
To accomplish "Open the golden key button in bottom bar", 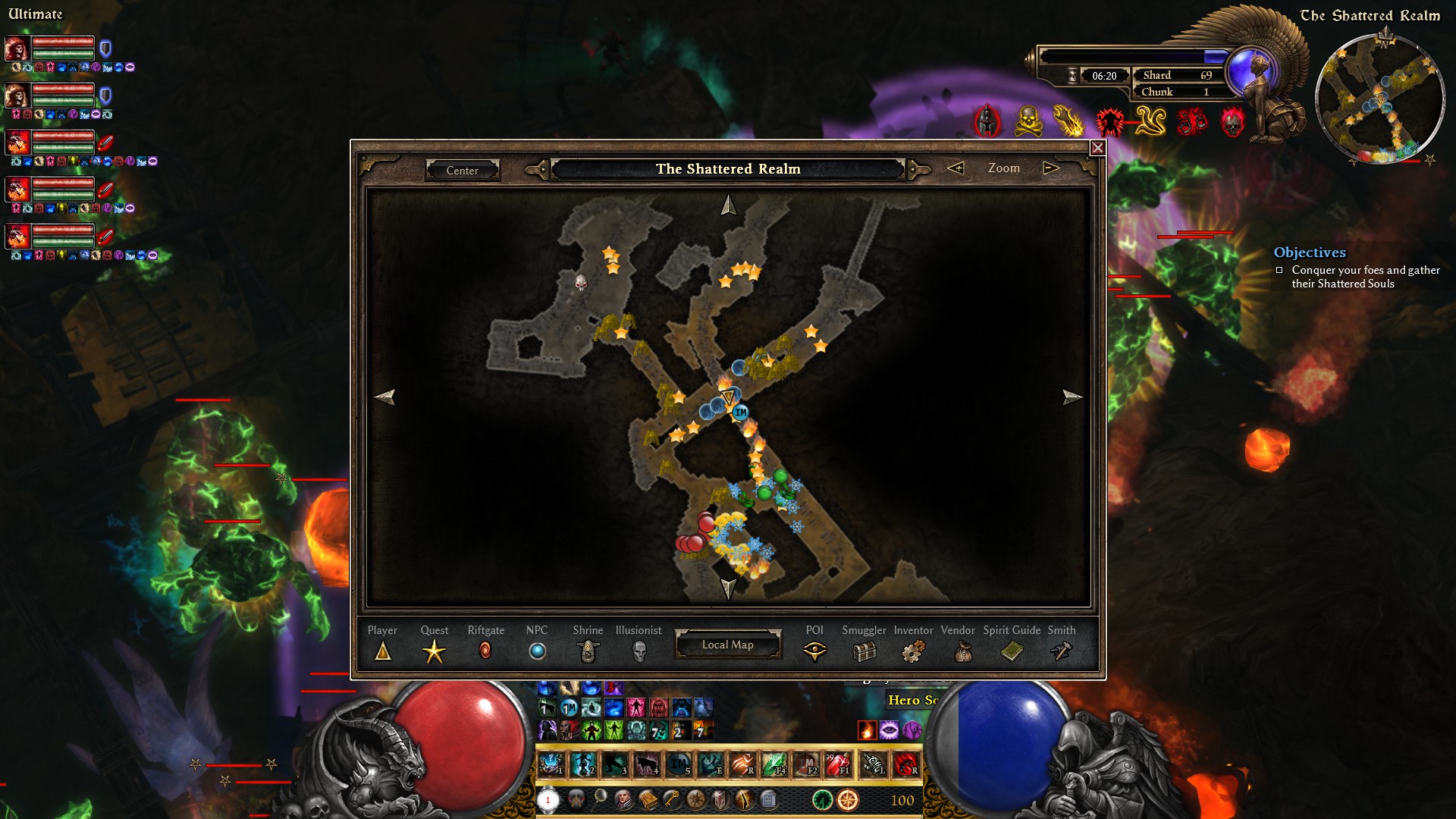I will click(x=672, y=799).
